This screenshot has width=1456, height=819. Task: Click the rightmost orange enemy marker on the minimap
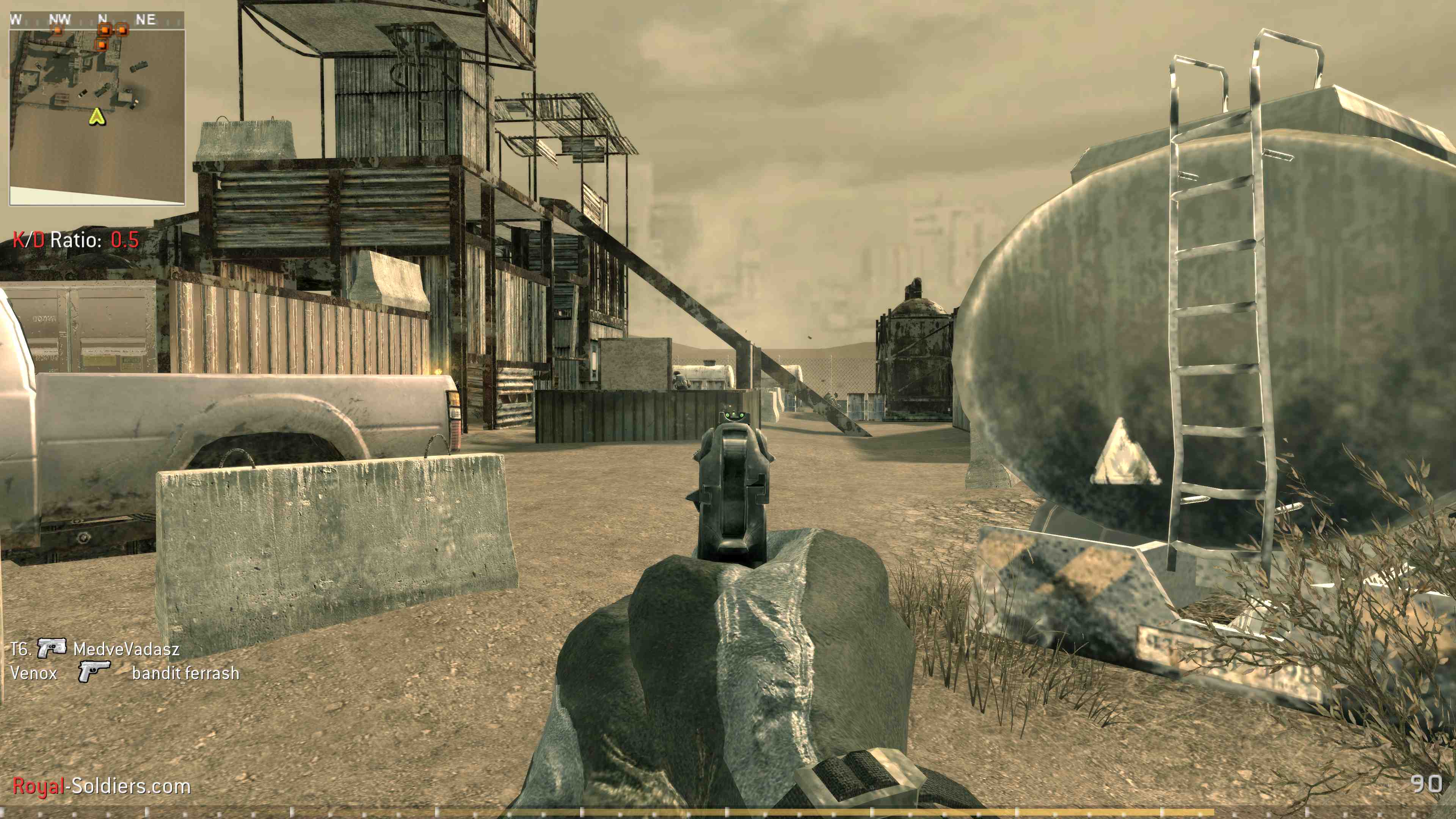pos(122,30)
